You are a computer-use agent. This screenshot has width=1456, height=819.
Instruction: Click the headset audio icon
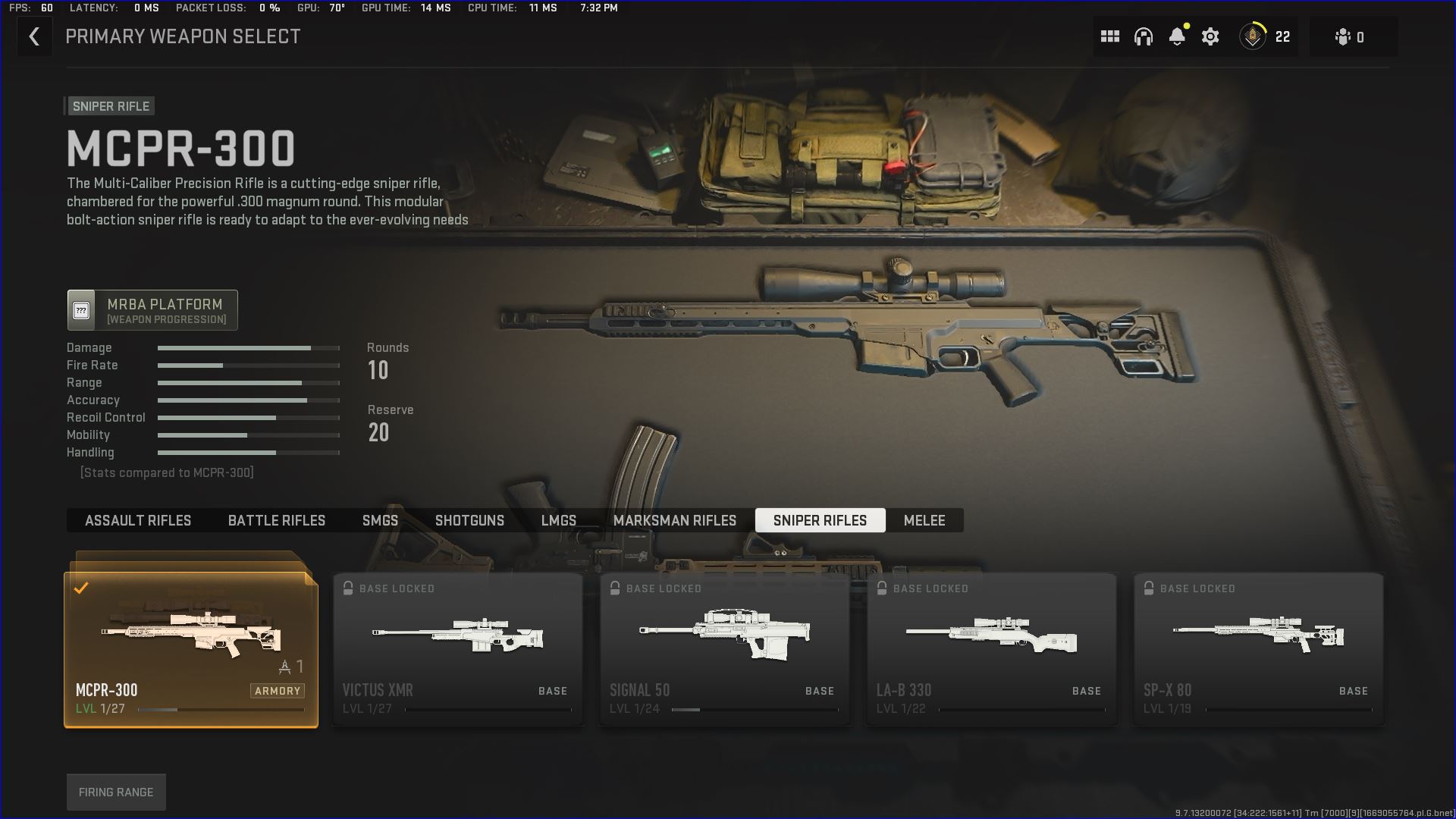click(1144, 36)
